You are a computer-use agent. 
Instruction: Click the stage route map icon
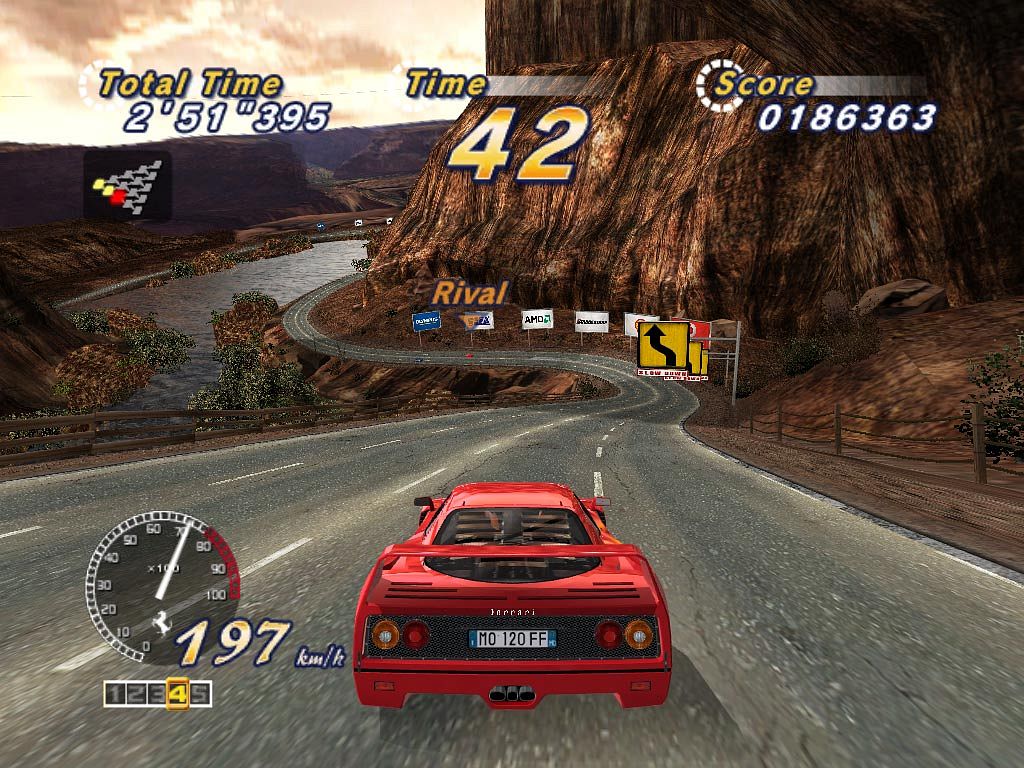(127, 185)
